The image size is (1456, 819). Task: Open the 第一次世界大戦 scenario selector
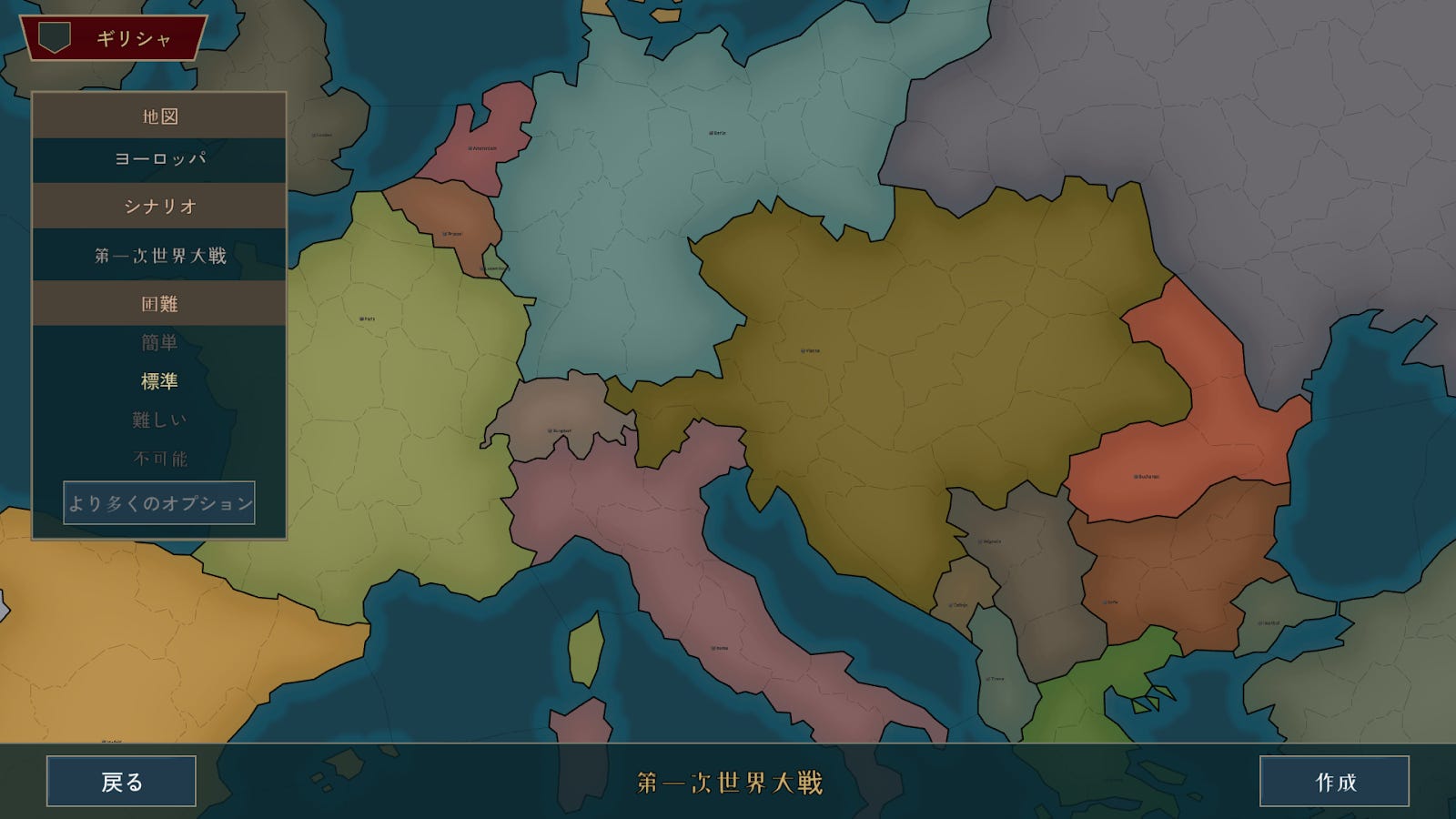coord(159,256)
